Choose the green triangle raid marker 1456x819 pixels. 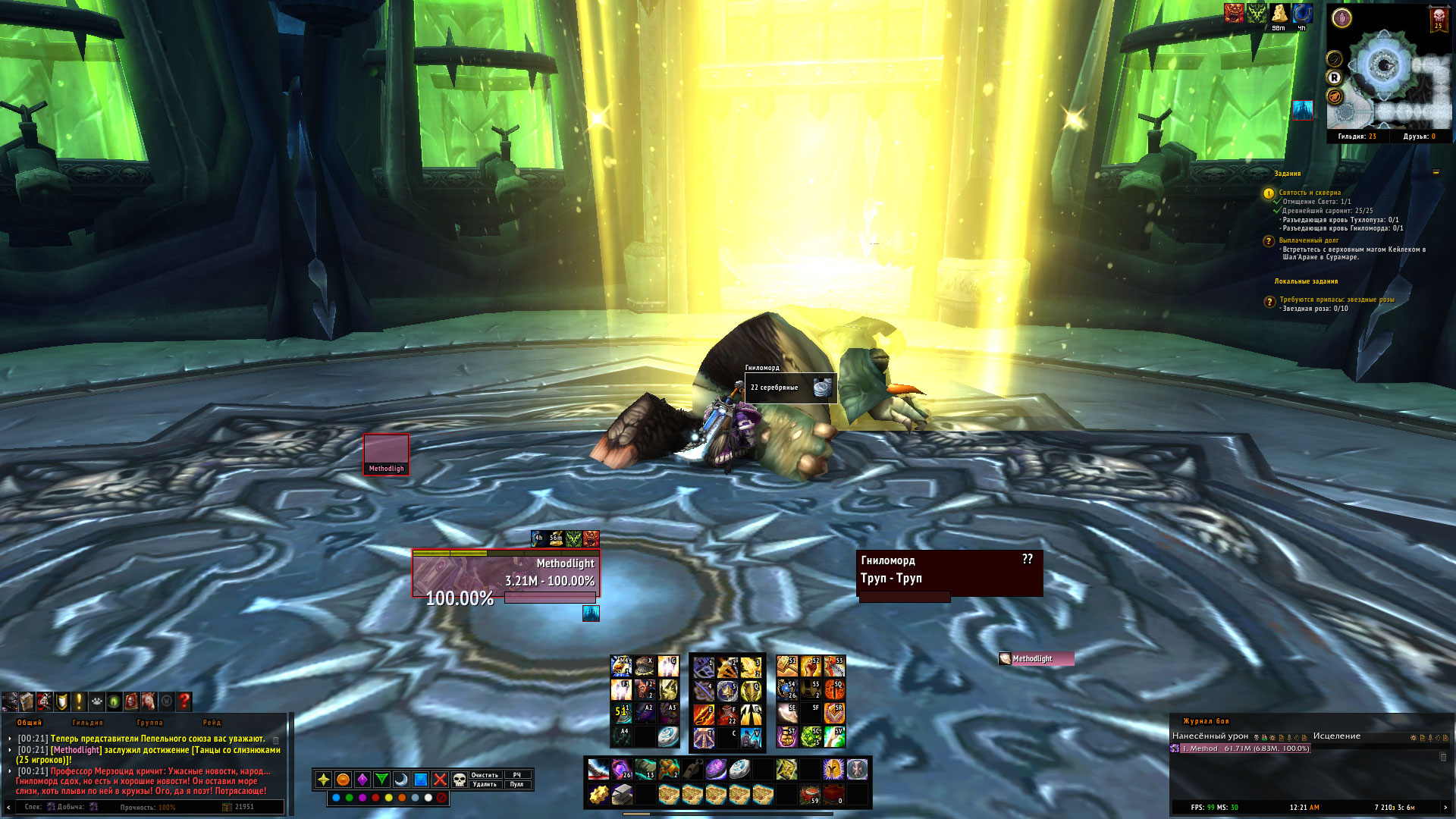point(381,780)
